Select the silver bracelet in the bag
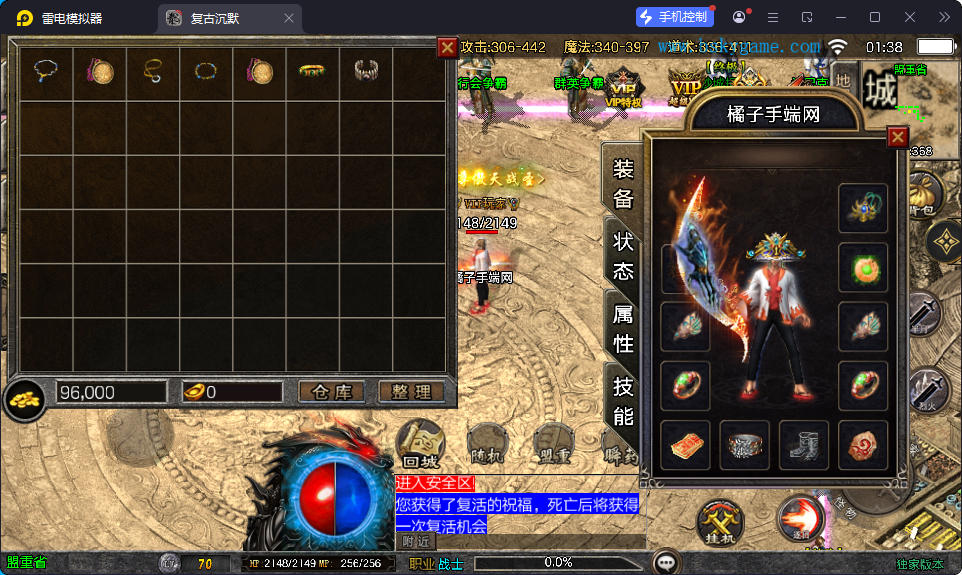Viewport: 962px width, 575px height. (366, 71)
